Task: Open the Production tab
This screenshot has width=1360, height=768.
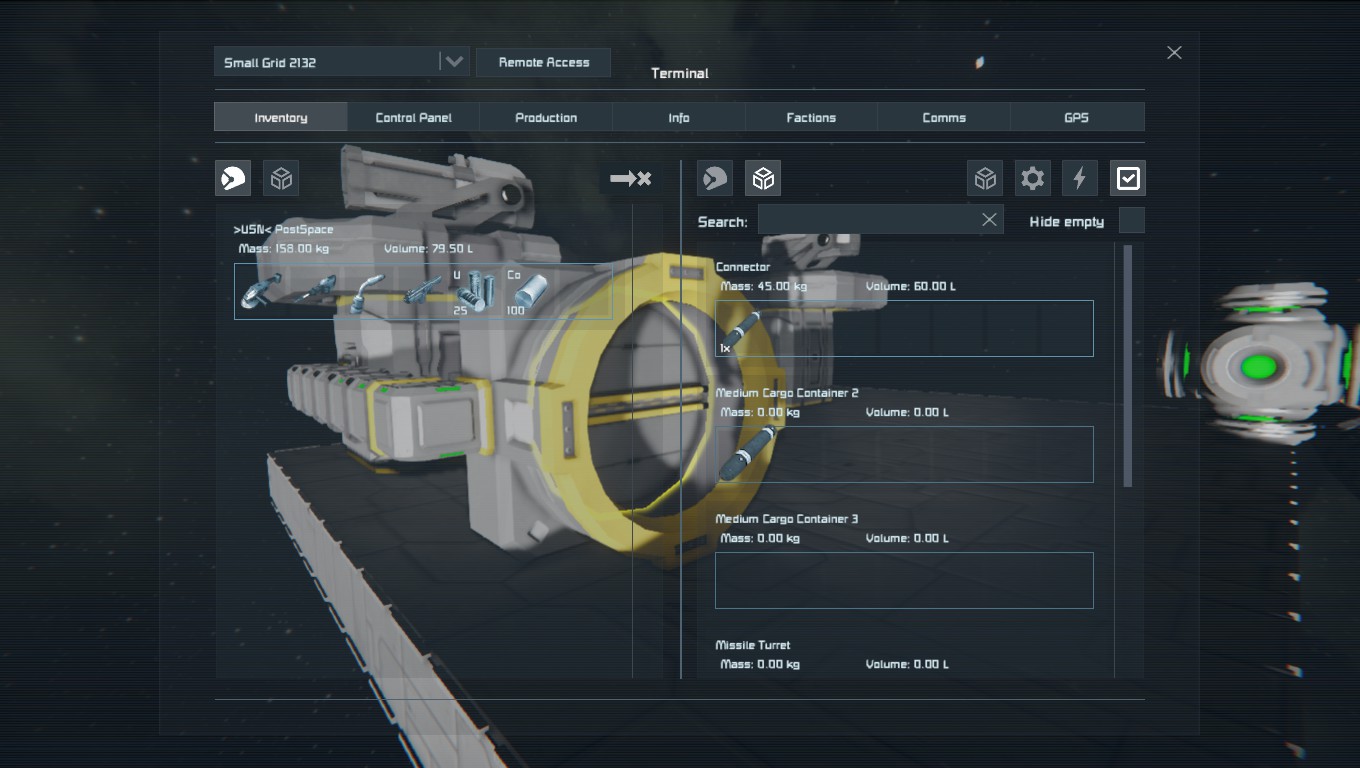Action: click(x=546, y=117)
